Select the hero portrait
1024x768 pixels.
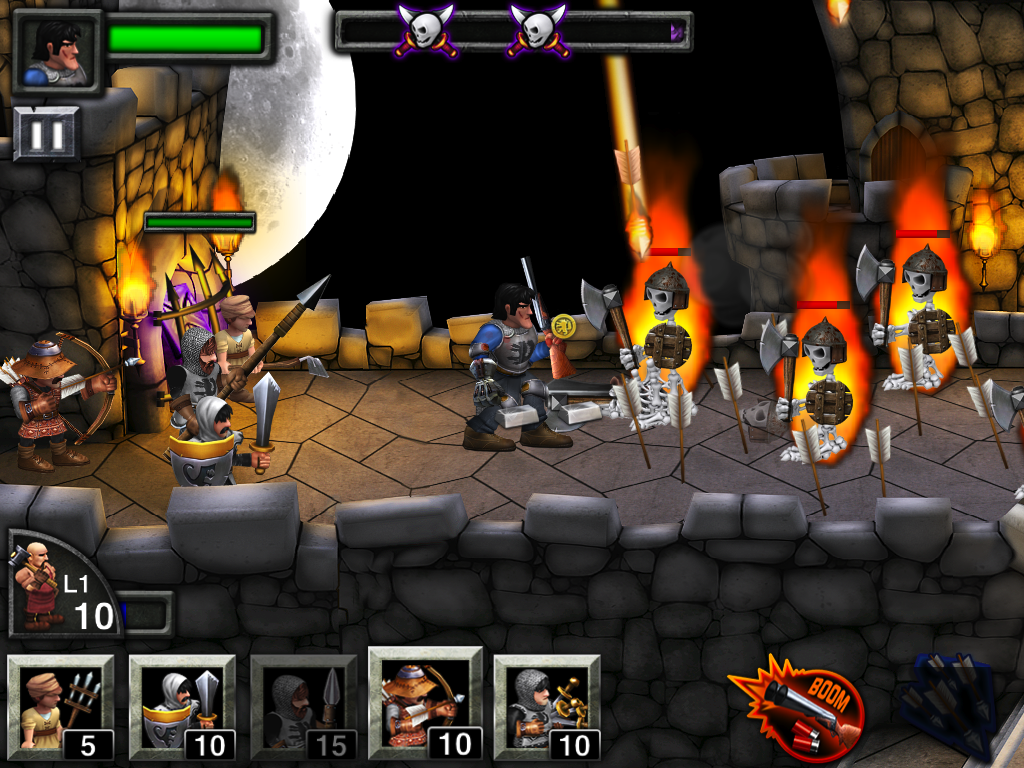pyautogui.click(x=58, y=52)
